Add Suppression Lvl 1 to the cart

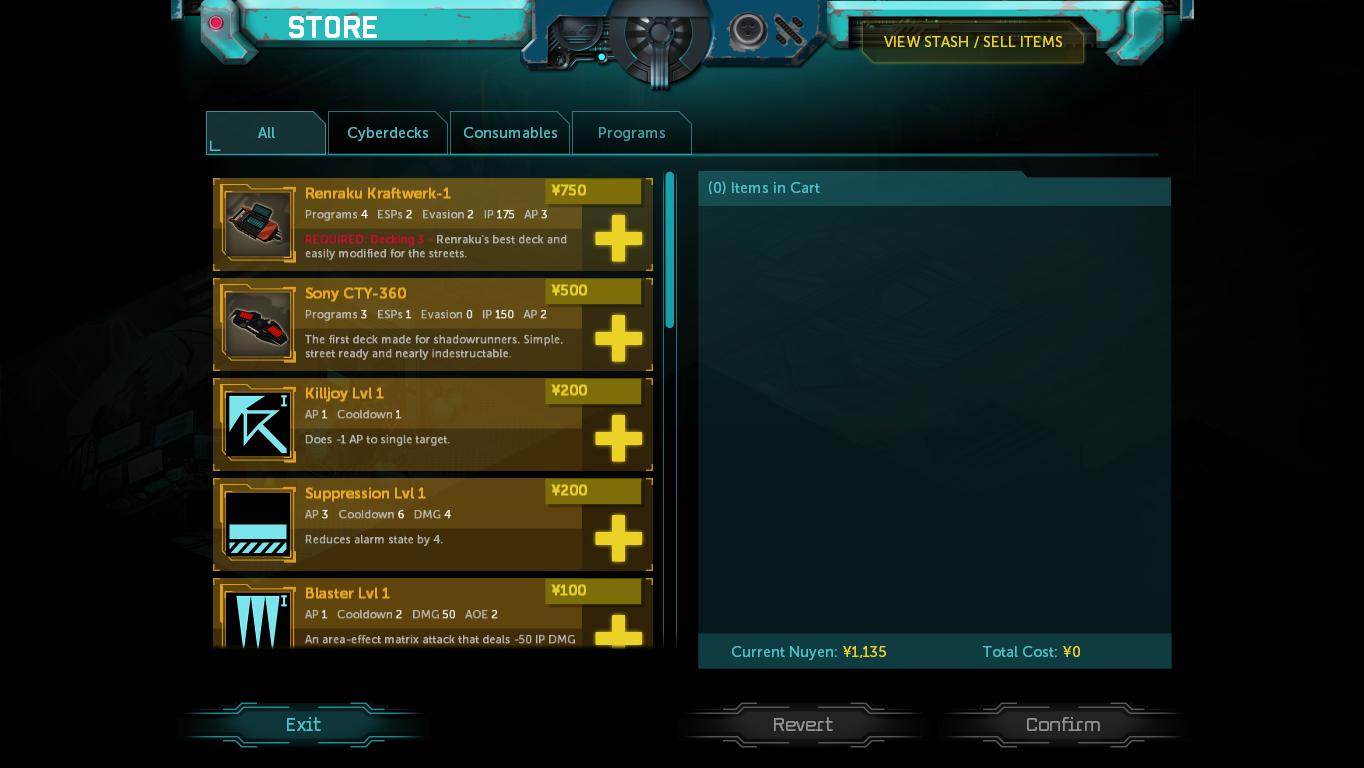(618, 538)
